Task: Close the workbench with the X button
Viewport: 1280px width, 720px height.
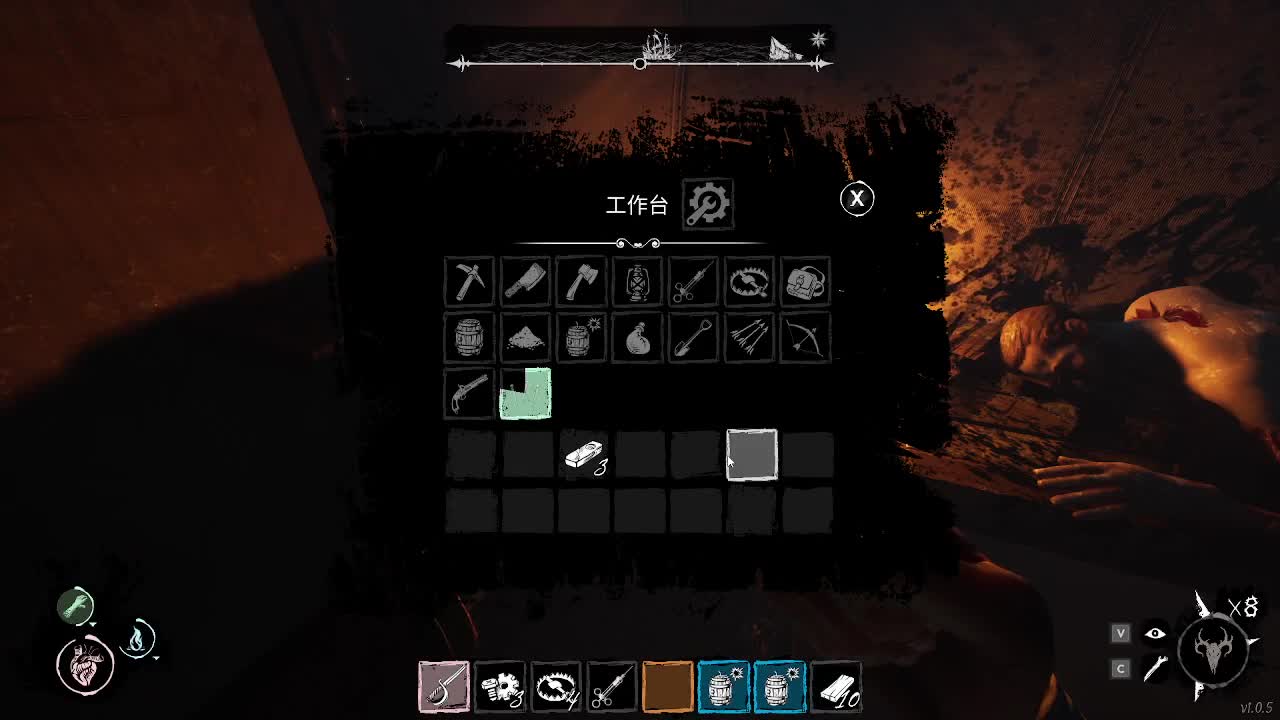Action: tap(856, 199)
